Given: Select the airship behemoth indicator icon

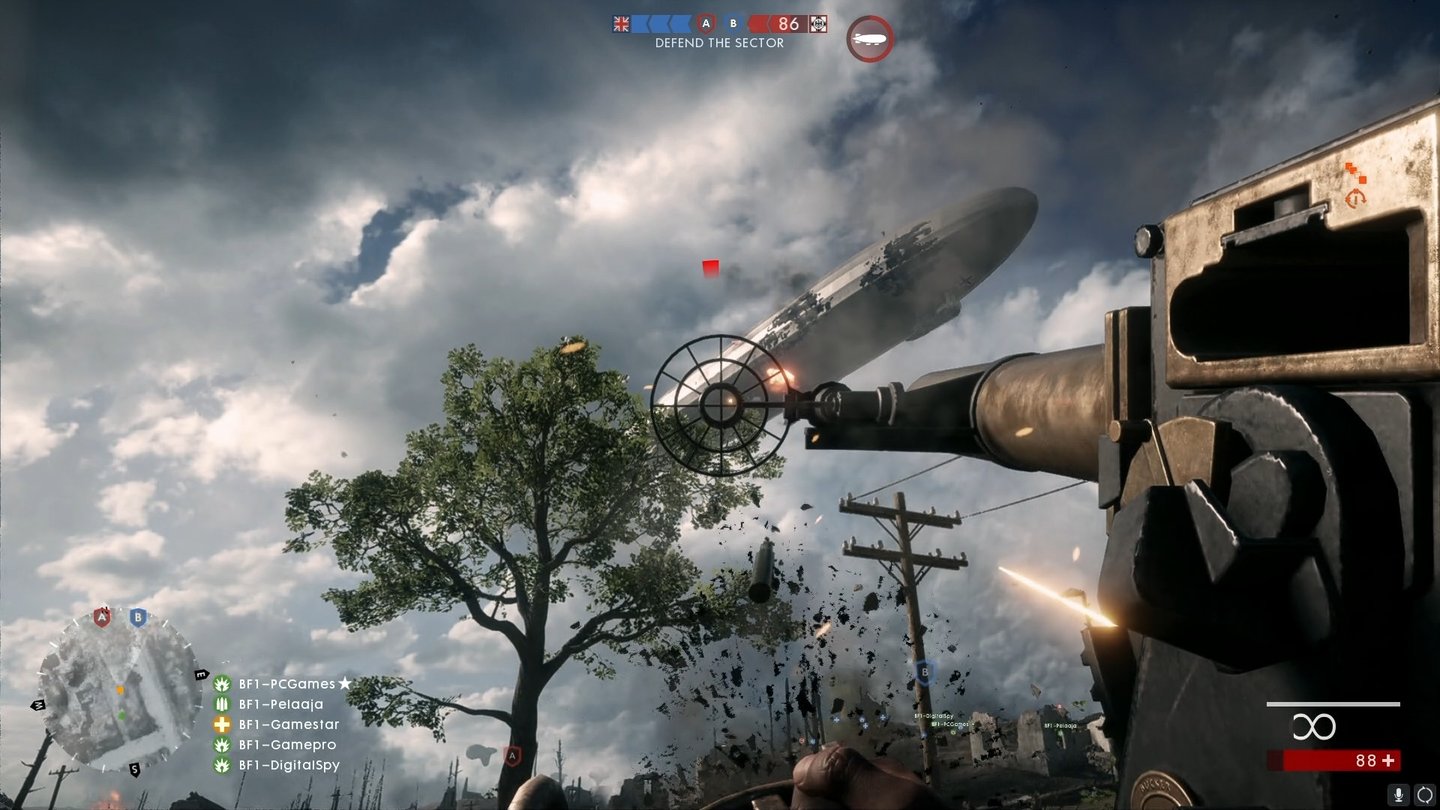Looking at the screenshot, I should tap(869, 39).
